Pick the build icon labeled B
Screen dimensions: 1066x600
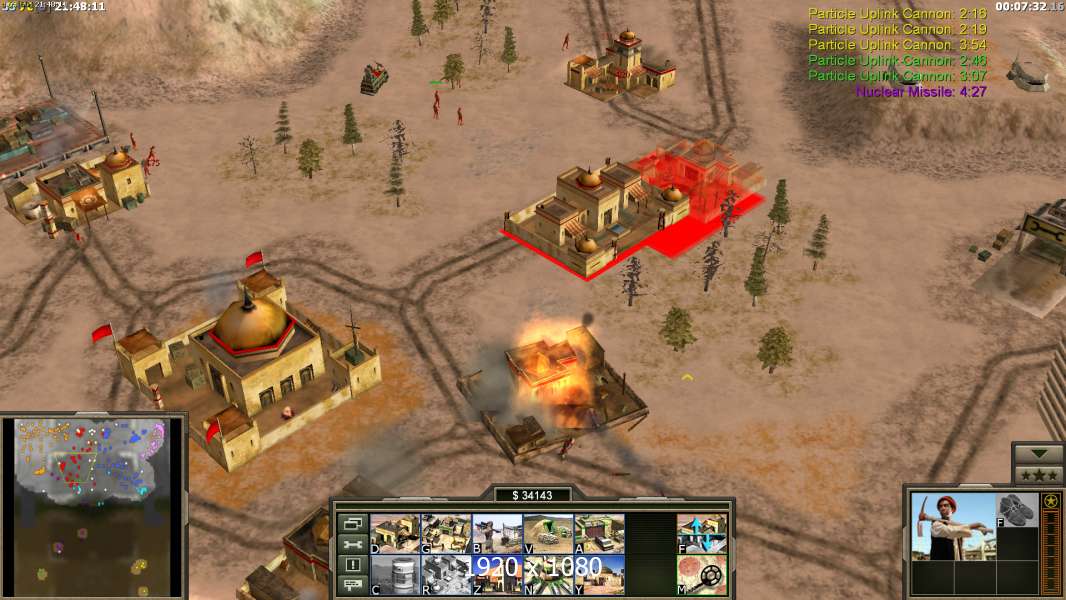497,533
